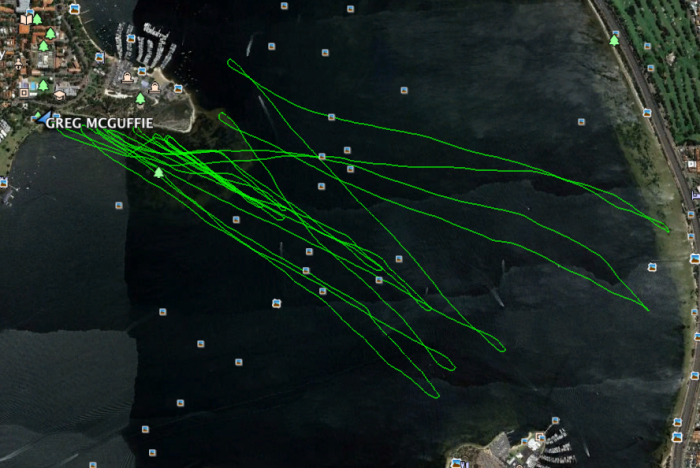Open the open-book map marker
The width and height of the screenshot is (700, 468).
pos(25,19)
